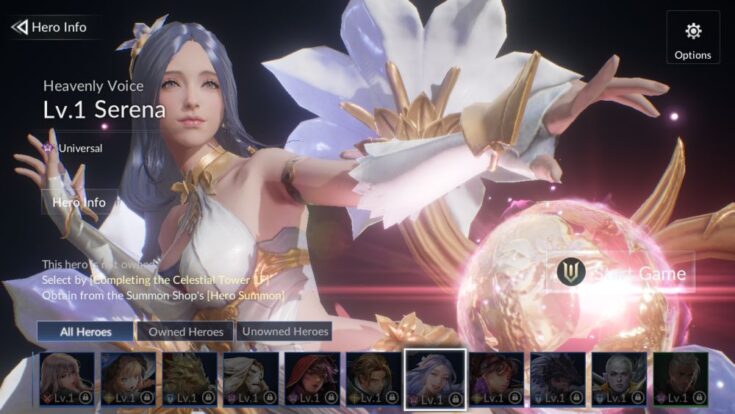The height and width of the screenshot is (414, 735).
Task: Choose the highlighted Serena hero portrait
Action: pos(434,379)
